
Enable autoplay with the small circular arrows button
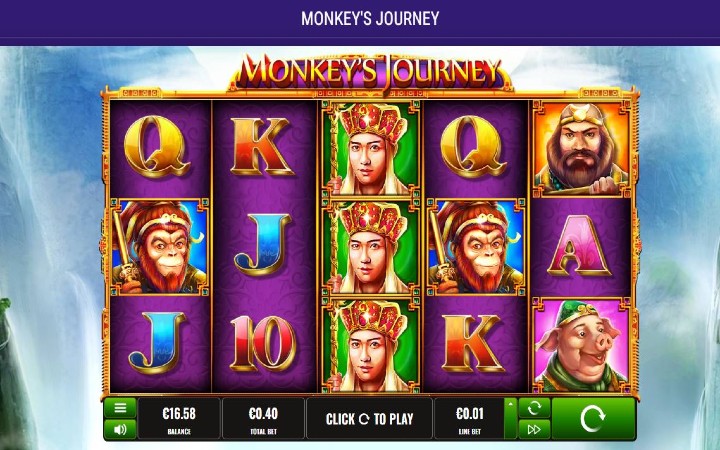pos(534,408)
